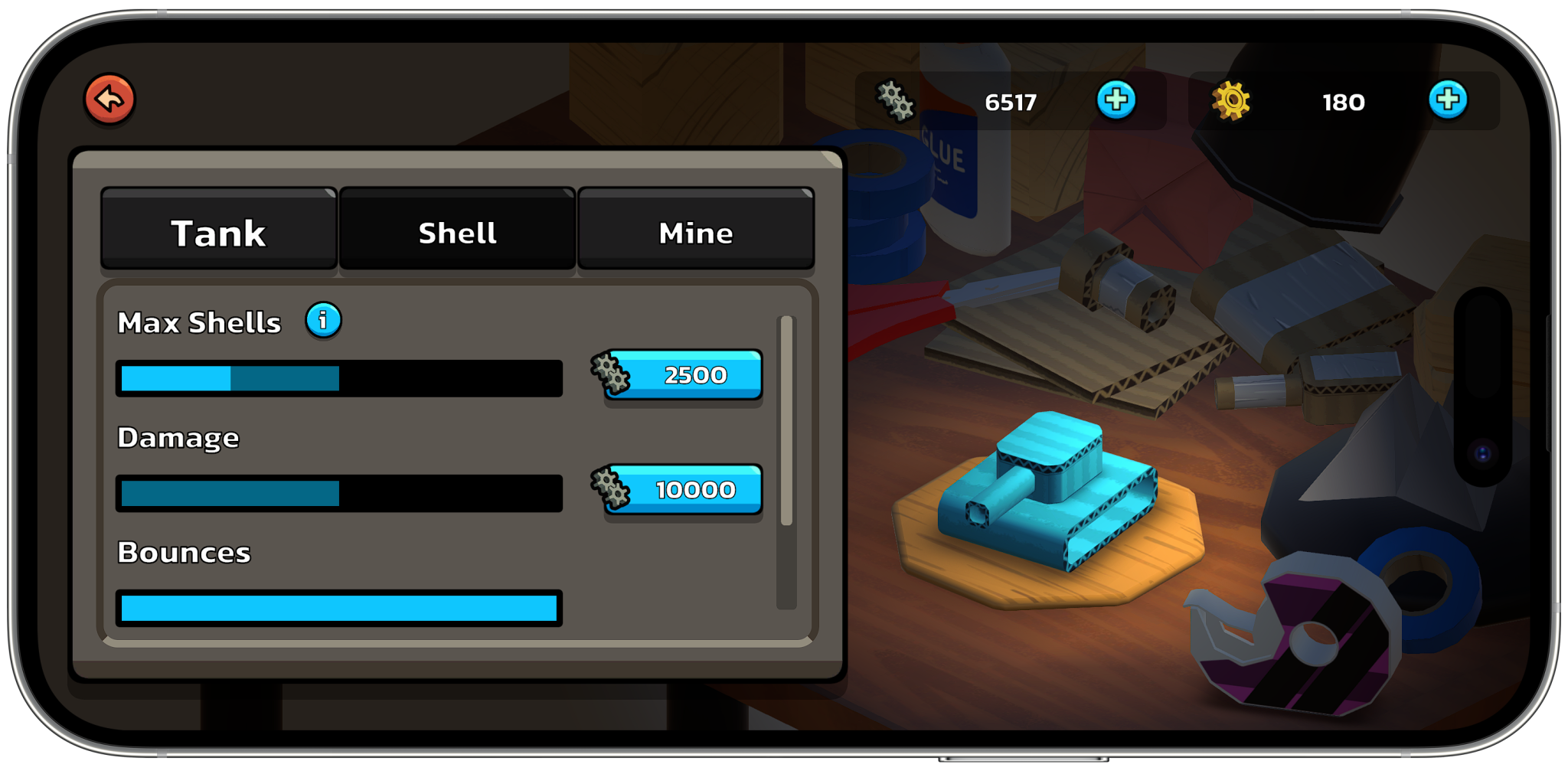The height and width of the screenshot is (774, 1568).
Task: Purchase Damage upgrade for 10000
Action: (x=684, y=490)
